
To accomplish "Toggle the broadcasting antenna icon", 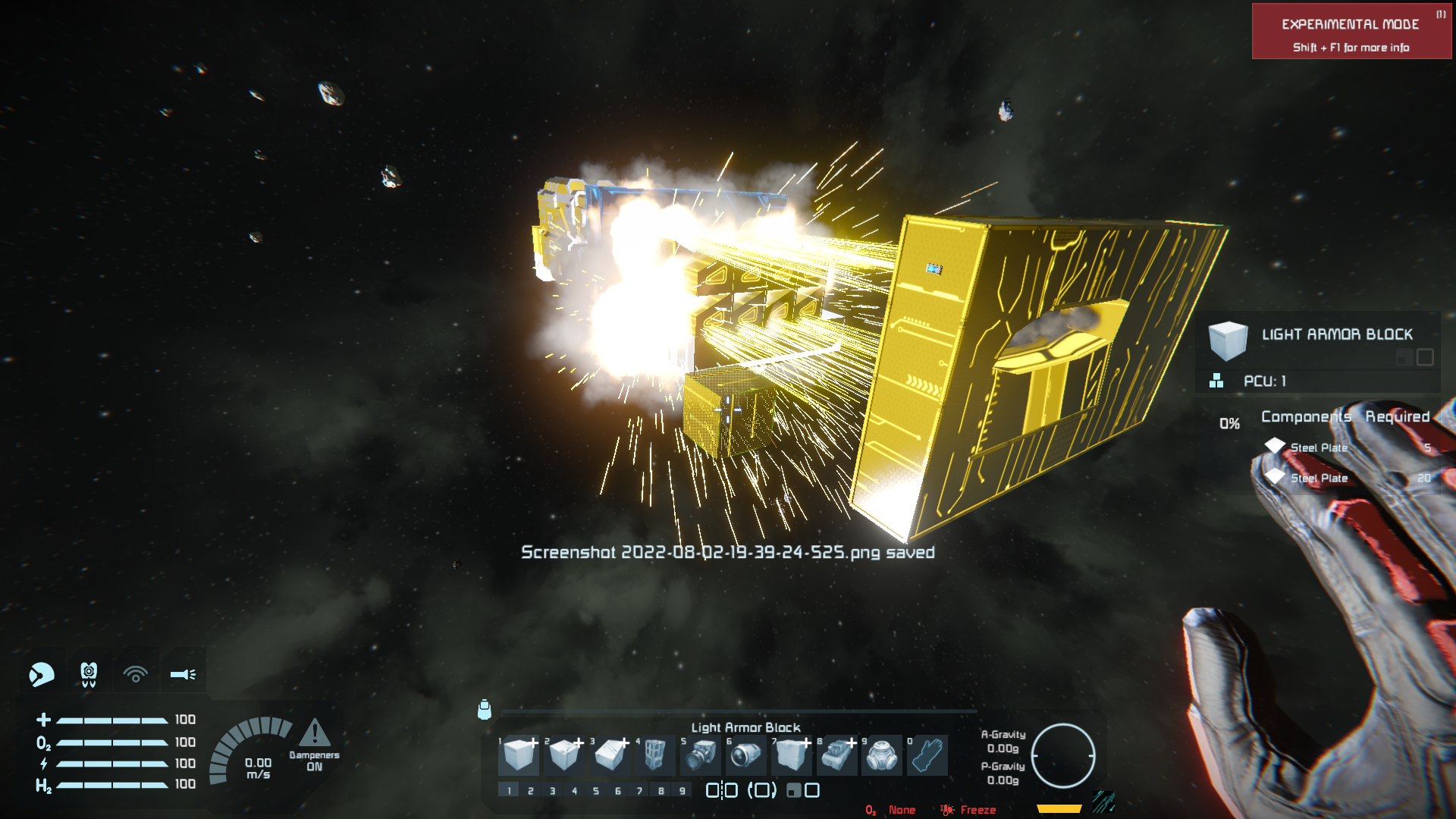I will [136, 673].
